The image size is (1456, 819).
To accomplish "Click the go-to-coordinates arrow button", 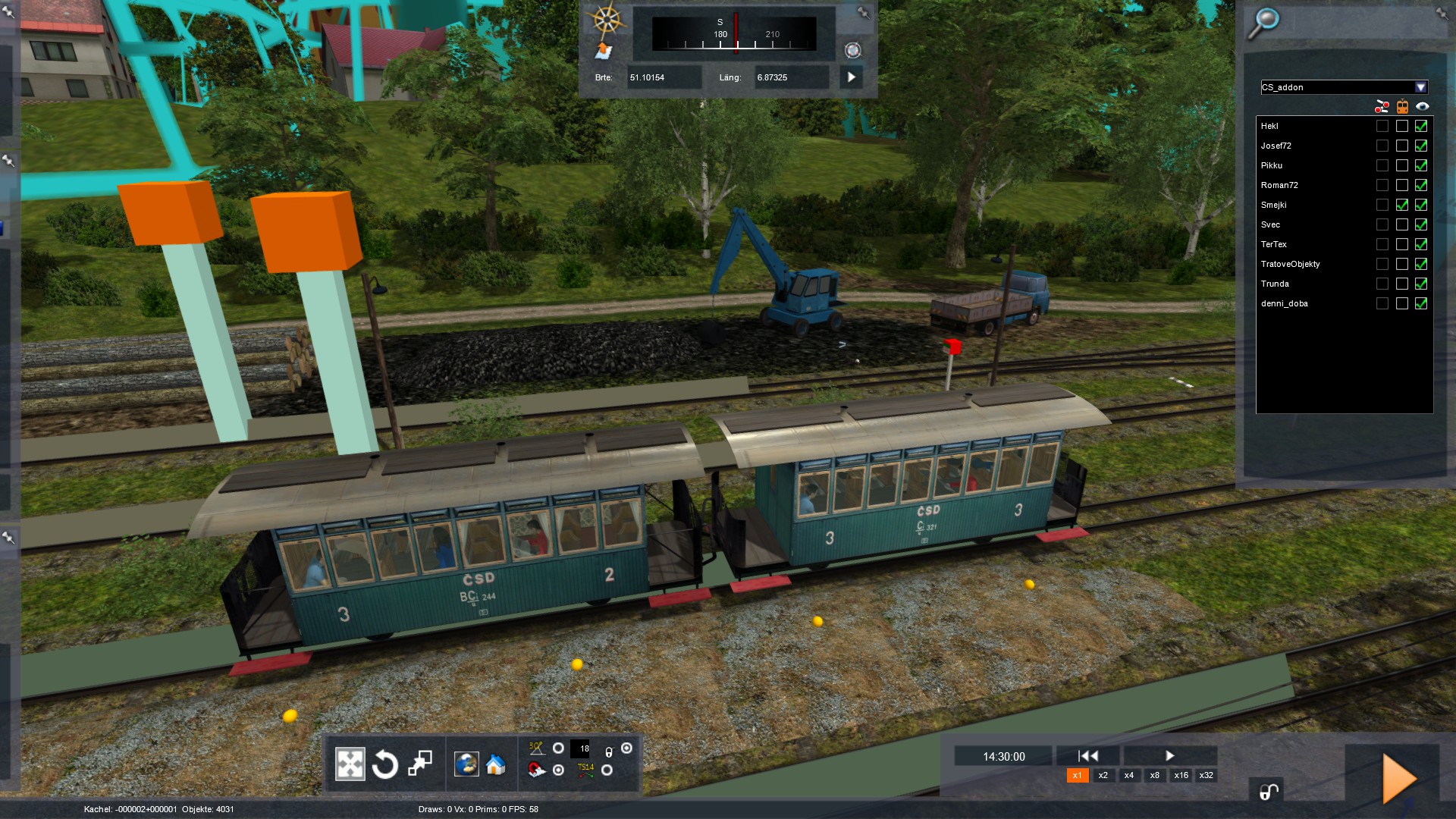I will [x=851, y=77].
